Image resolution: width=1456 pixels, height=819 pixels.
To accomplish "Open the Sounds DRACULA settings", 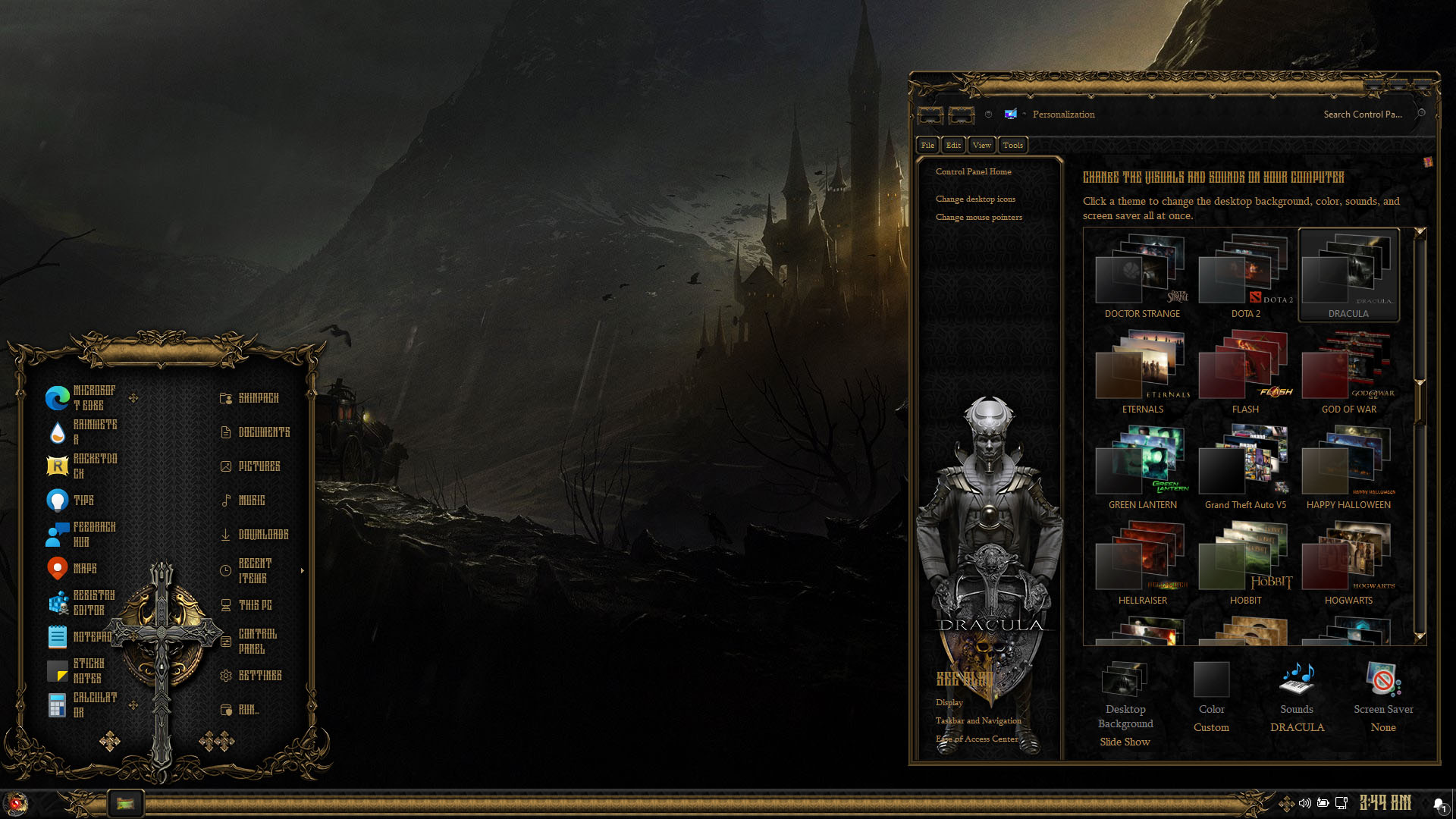I will (1297, 698).
